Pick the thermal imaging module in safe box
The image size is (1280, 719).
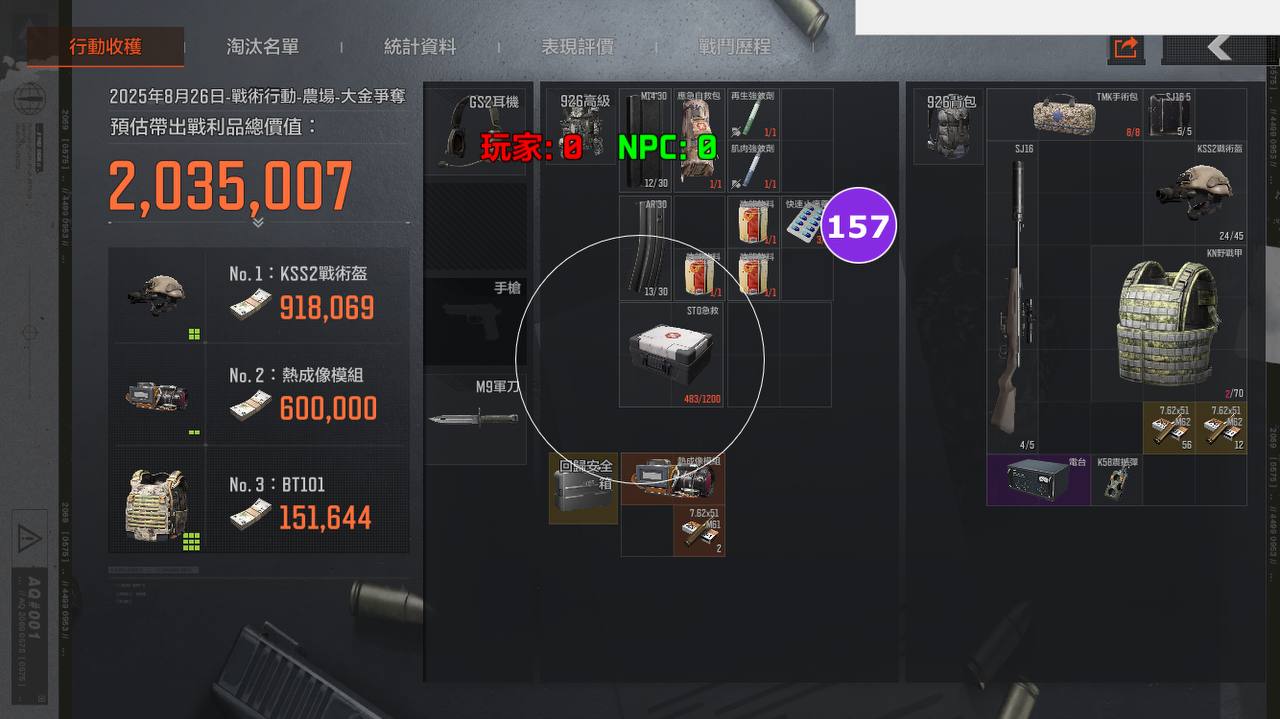672,479
